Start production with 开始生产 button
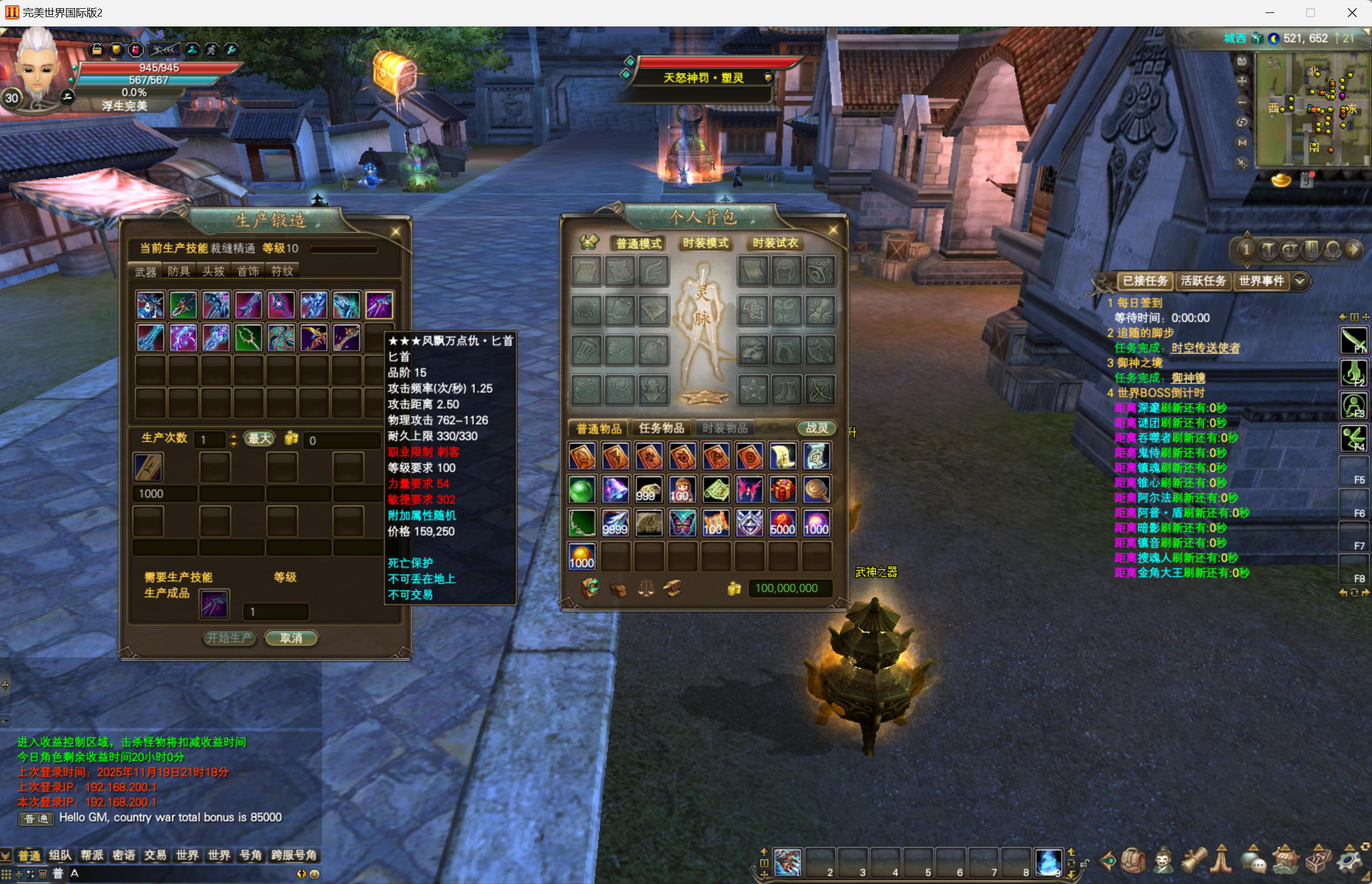1372x884 pixels. point(229,638)
